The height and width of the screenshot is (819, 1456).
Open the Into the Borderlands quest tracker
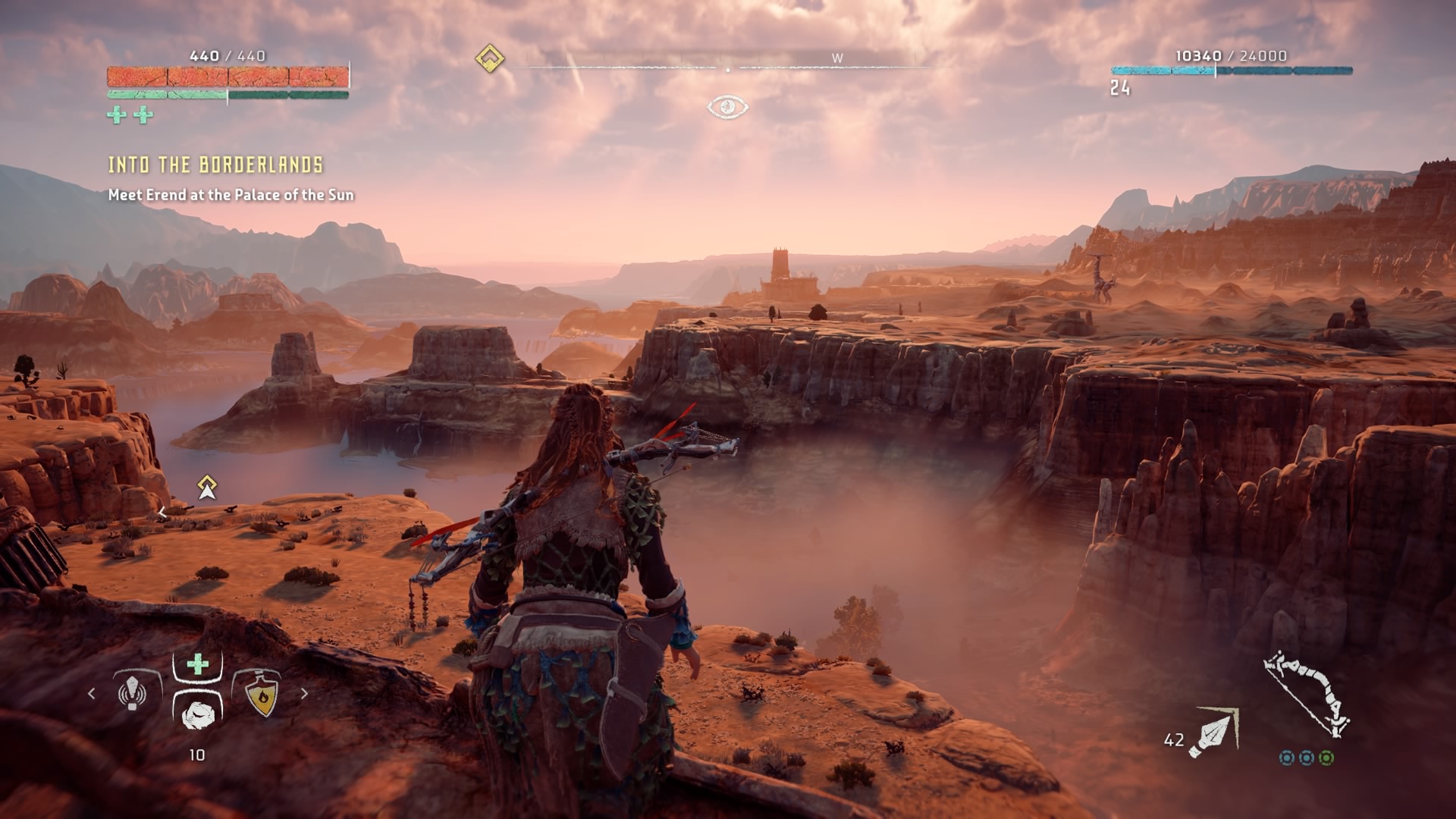[215, 165]
